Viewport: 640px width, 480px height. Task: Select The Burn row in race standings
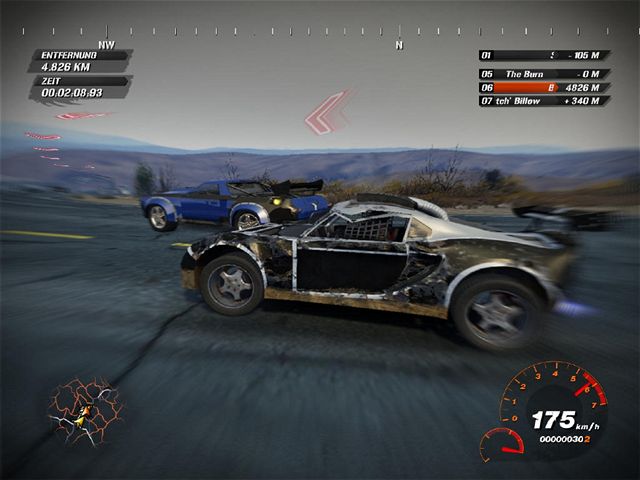click(545, 73)
